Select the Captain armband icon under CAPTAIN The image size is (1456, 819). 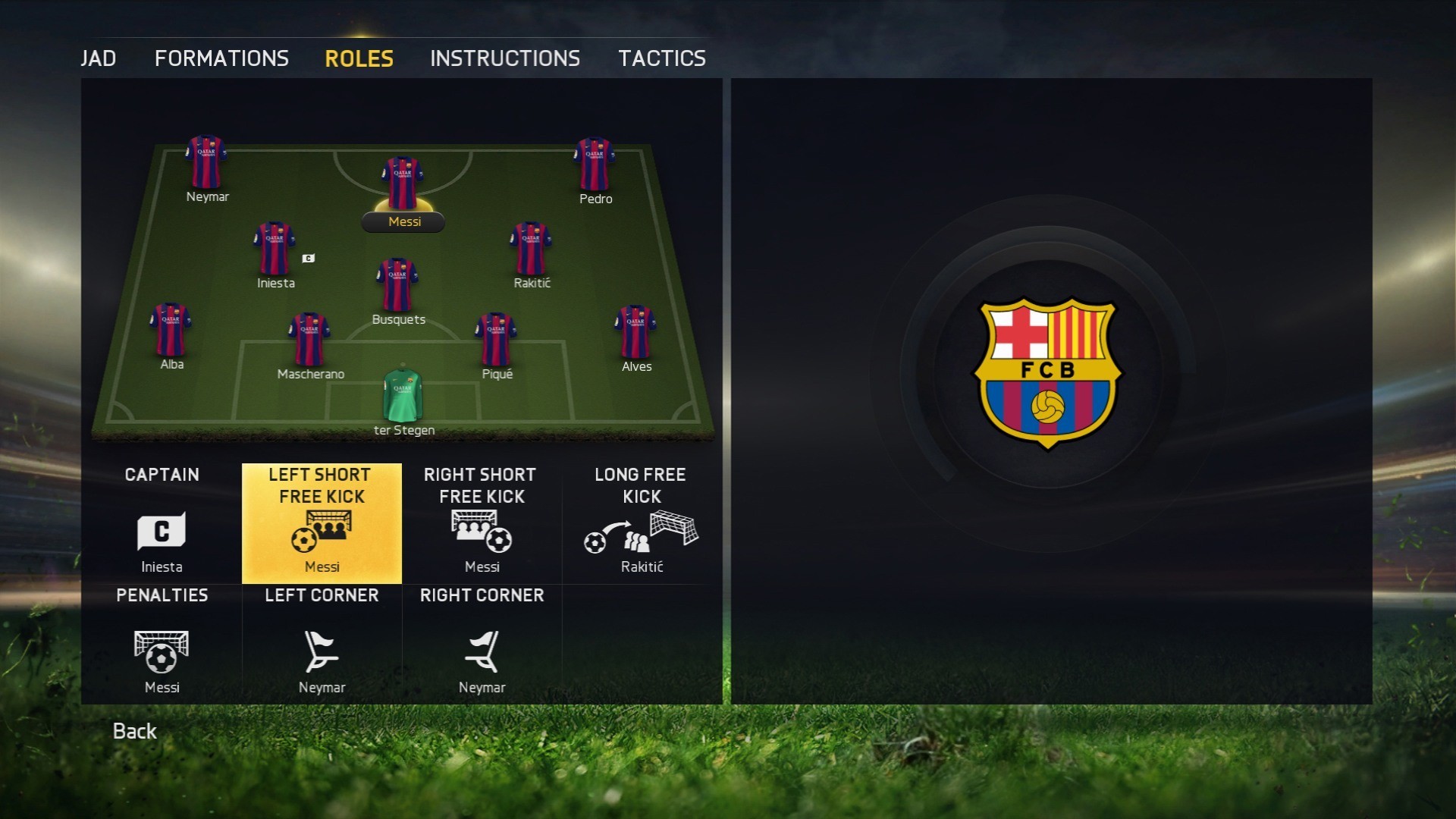coord(161,531)
